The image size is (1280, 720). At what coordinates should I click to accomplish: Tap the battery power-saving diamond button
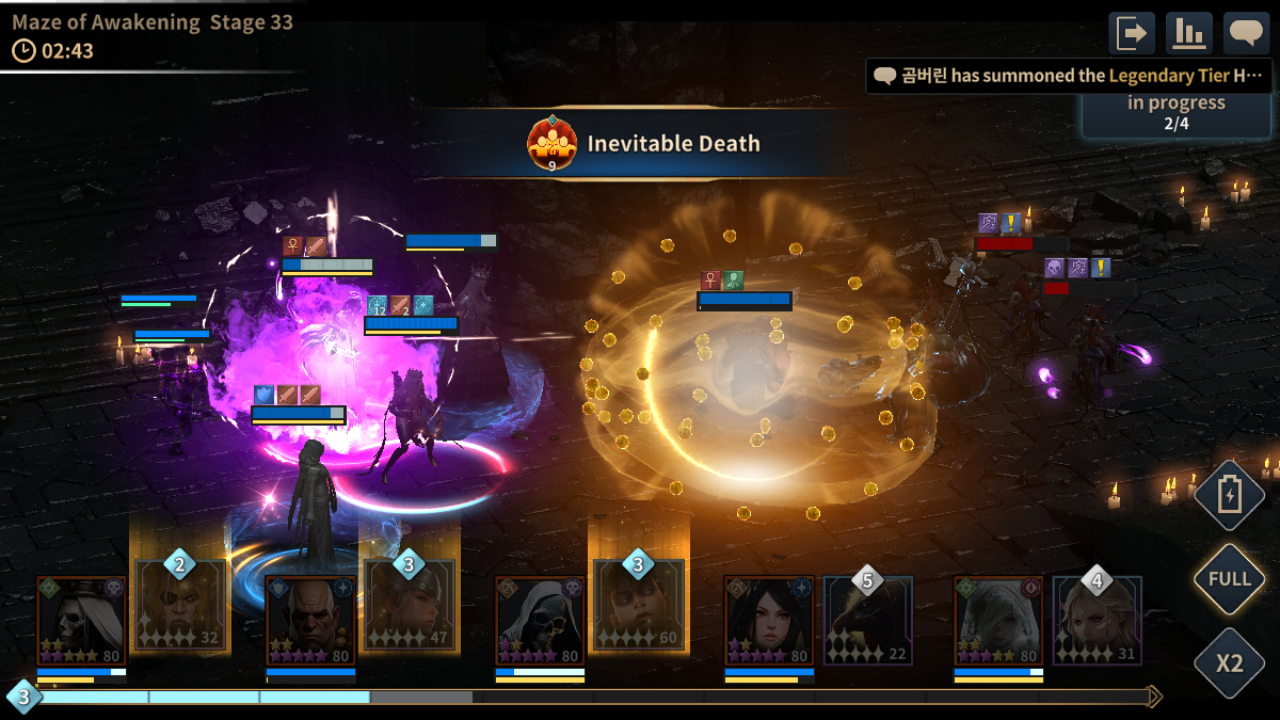pyautogui.click(x=1229, y=496)
